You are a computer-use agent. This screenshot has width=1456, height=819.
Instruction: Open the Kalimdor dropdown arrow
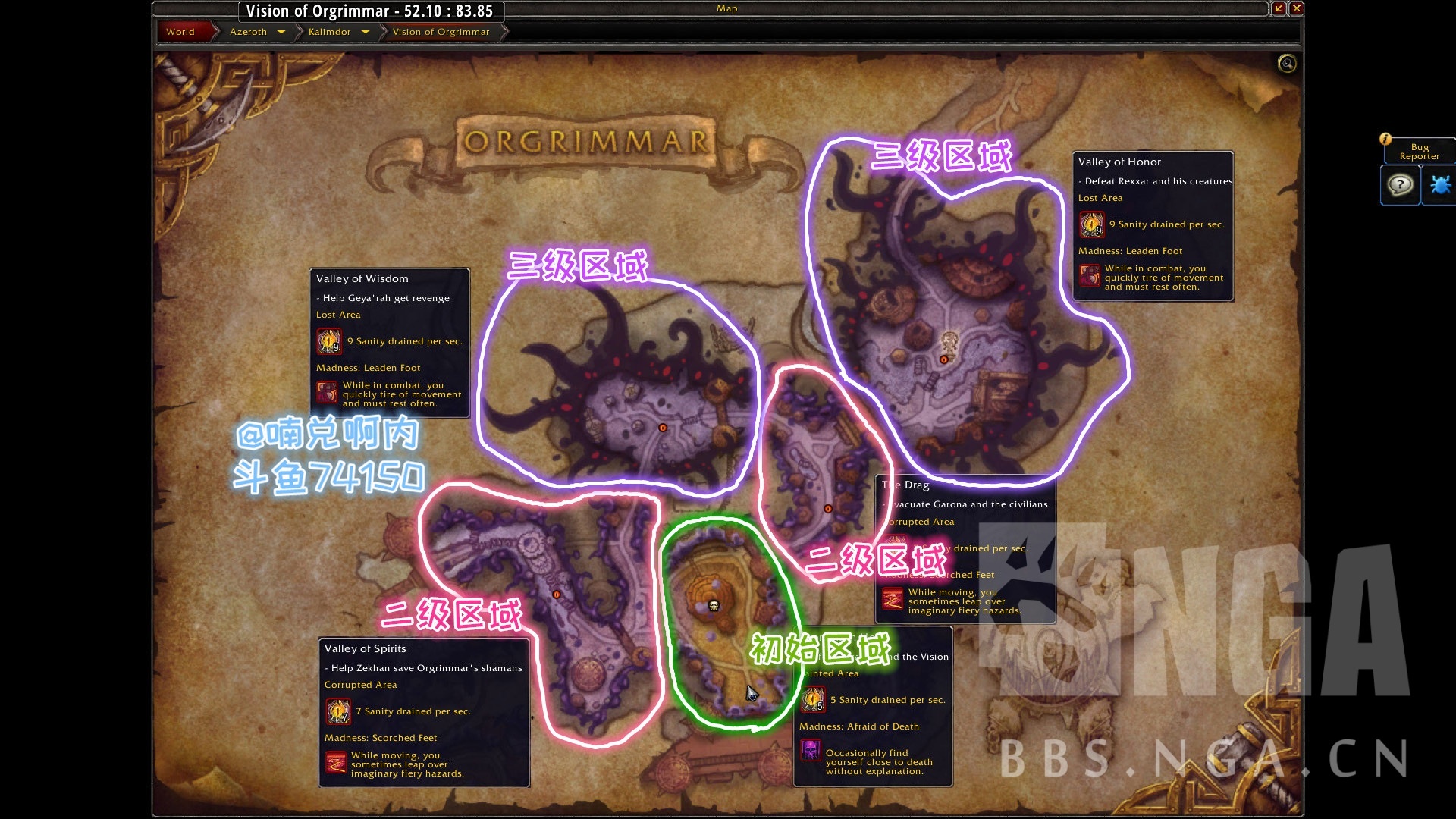[366, 33]
